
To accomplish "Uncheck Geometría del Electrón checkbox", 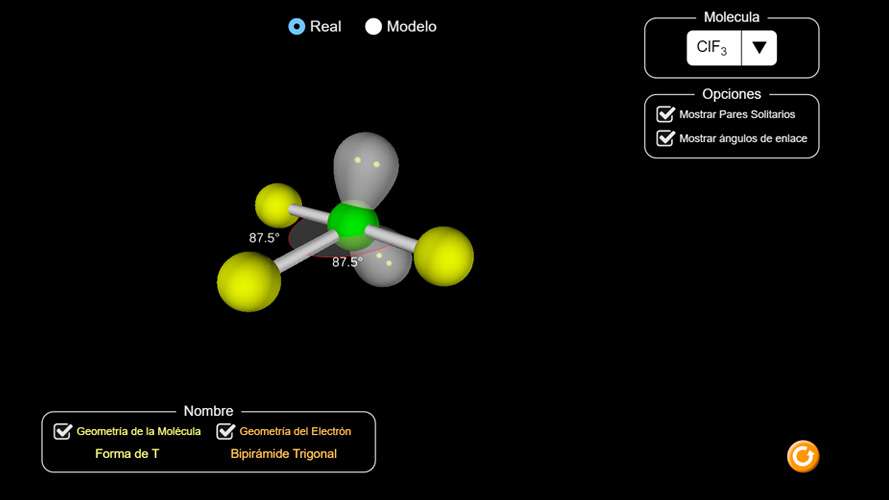I will [226, 431].
